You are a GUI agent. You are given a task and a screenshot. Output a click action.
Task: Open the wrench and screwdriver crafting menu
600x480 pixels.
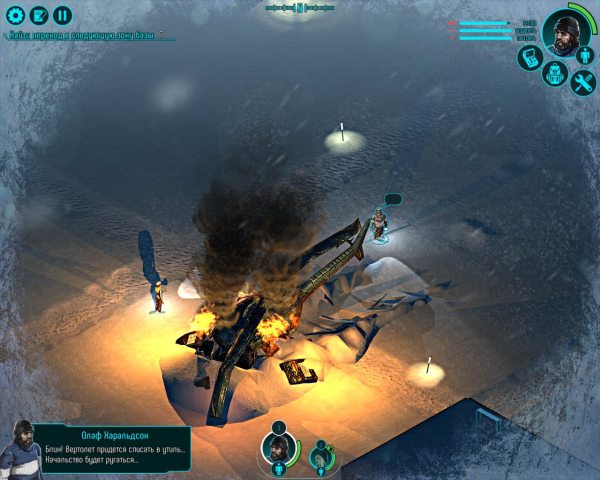(582, 83)
